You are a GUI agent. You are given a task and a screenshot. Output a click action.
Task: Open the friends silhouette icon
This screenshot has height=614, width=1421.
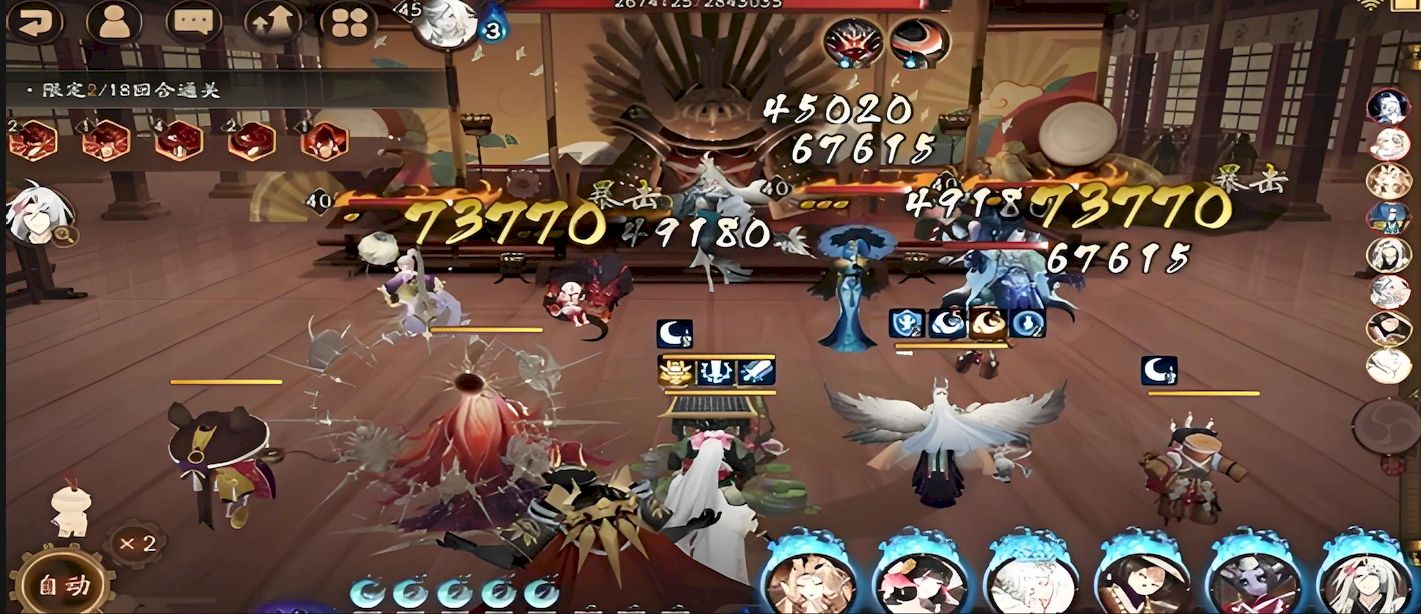tap(113, 21)
